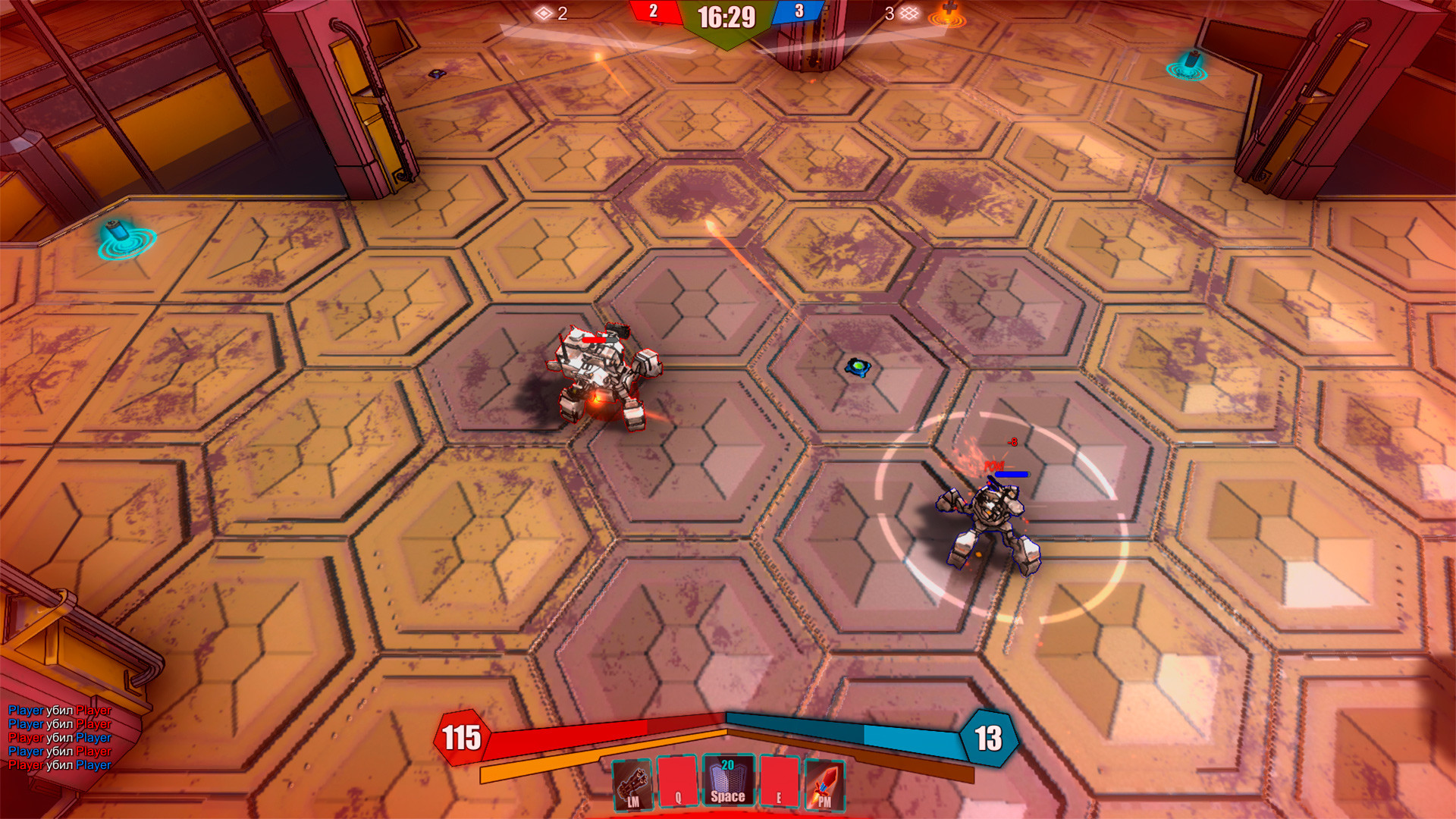
Task: Click the white diamond objective icon
Action: click(543, 12)
